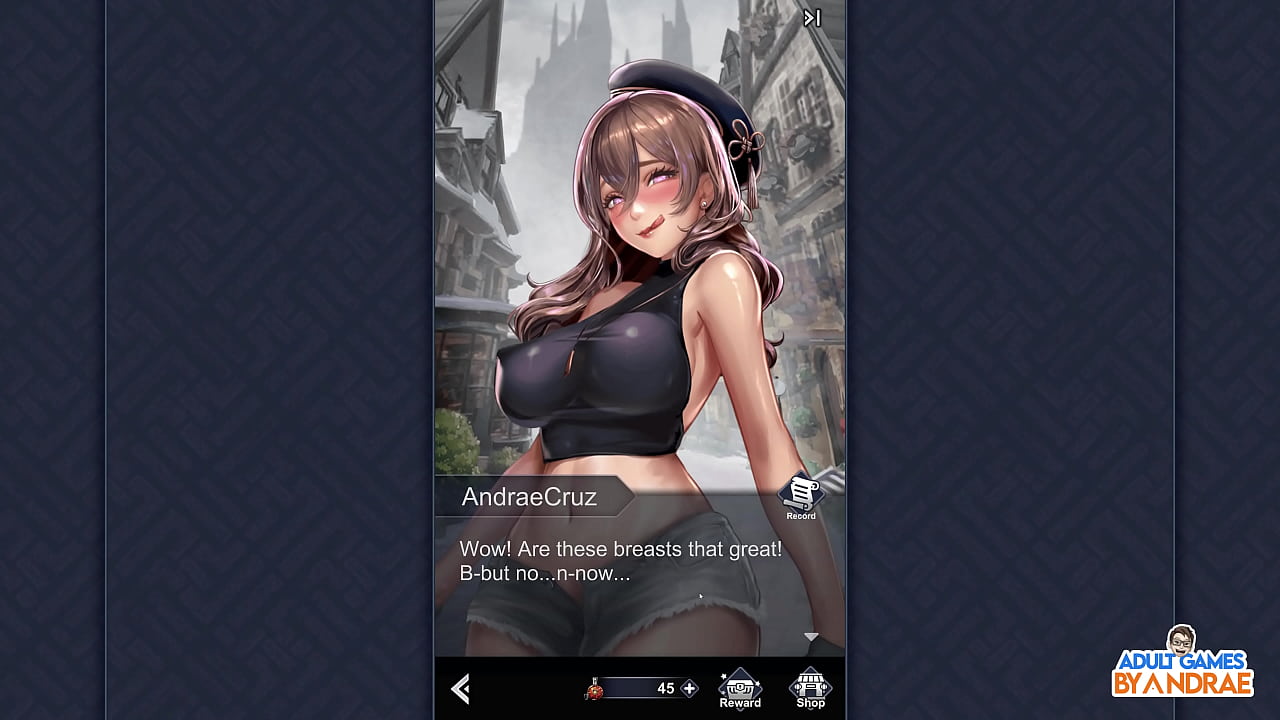Collapse the dialogue box via bottom triangle

(x=810, y=635)
